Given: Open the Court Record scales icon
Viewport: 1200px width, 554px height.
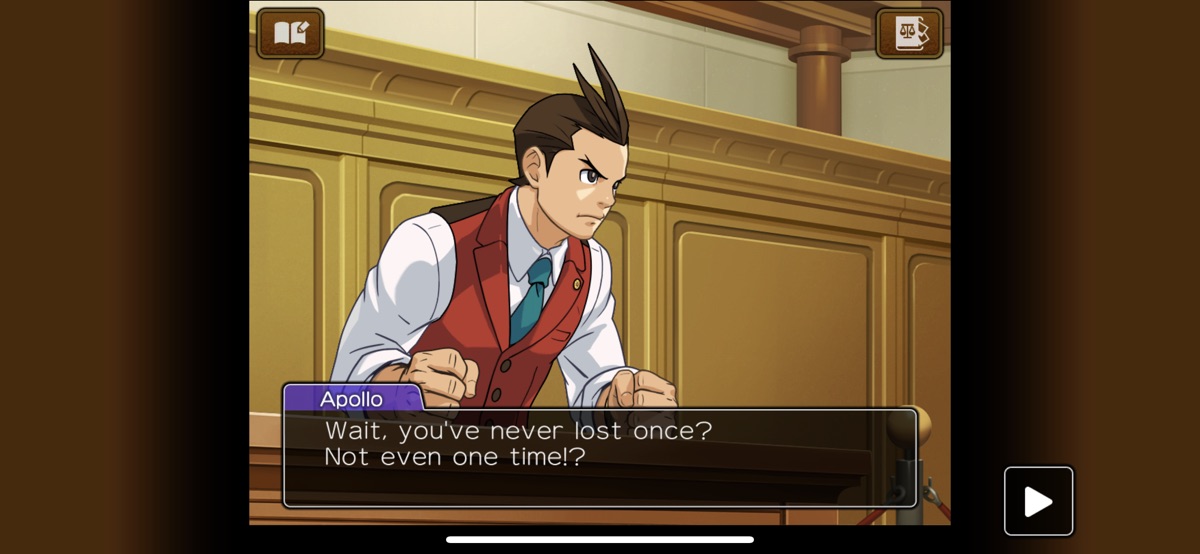Looking at the screenshot, I should (x=909, y=34).
